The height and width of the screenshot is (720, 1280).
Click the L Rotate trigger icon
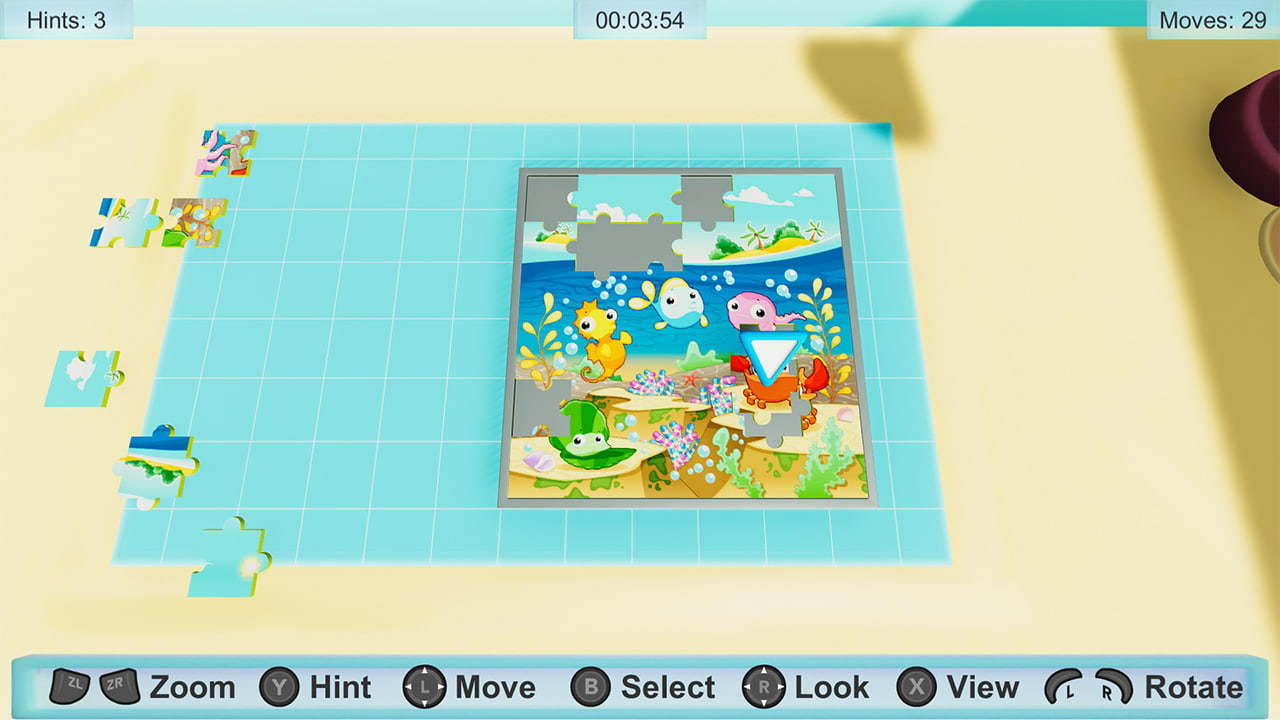click(x=1064, y=687)
